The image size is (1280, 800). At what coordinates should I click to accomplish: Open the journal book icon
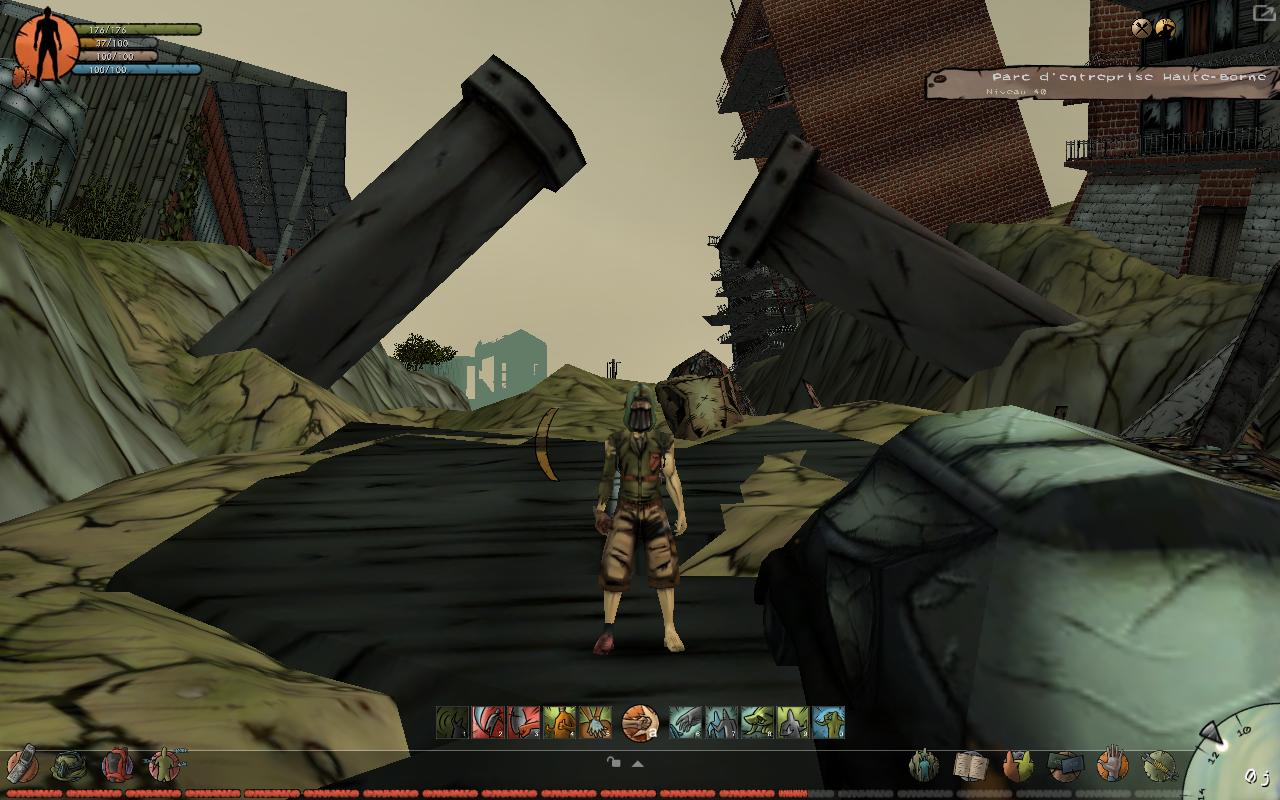point(970,766)
